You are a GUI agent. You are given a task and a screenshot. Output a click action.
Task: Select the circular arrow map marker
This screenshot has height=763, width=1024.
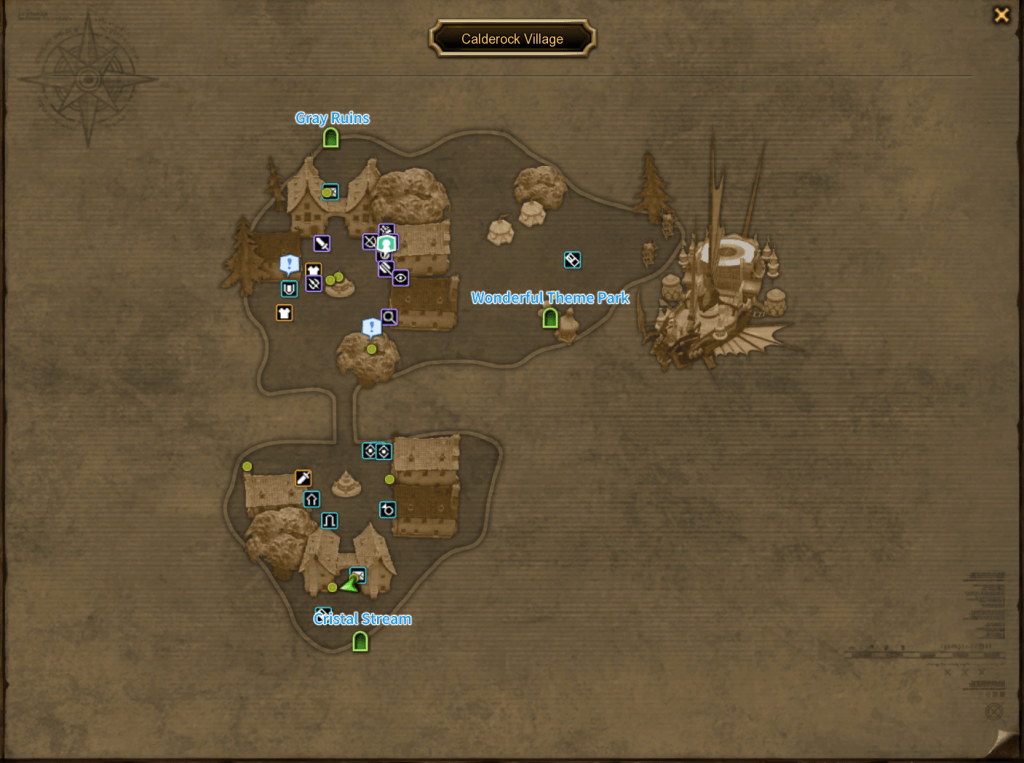(x=388, y=510)
